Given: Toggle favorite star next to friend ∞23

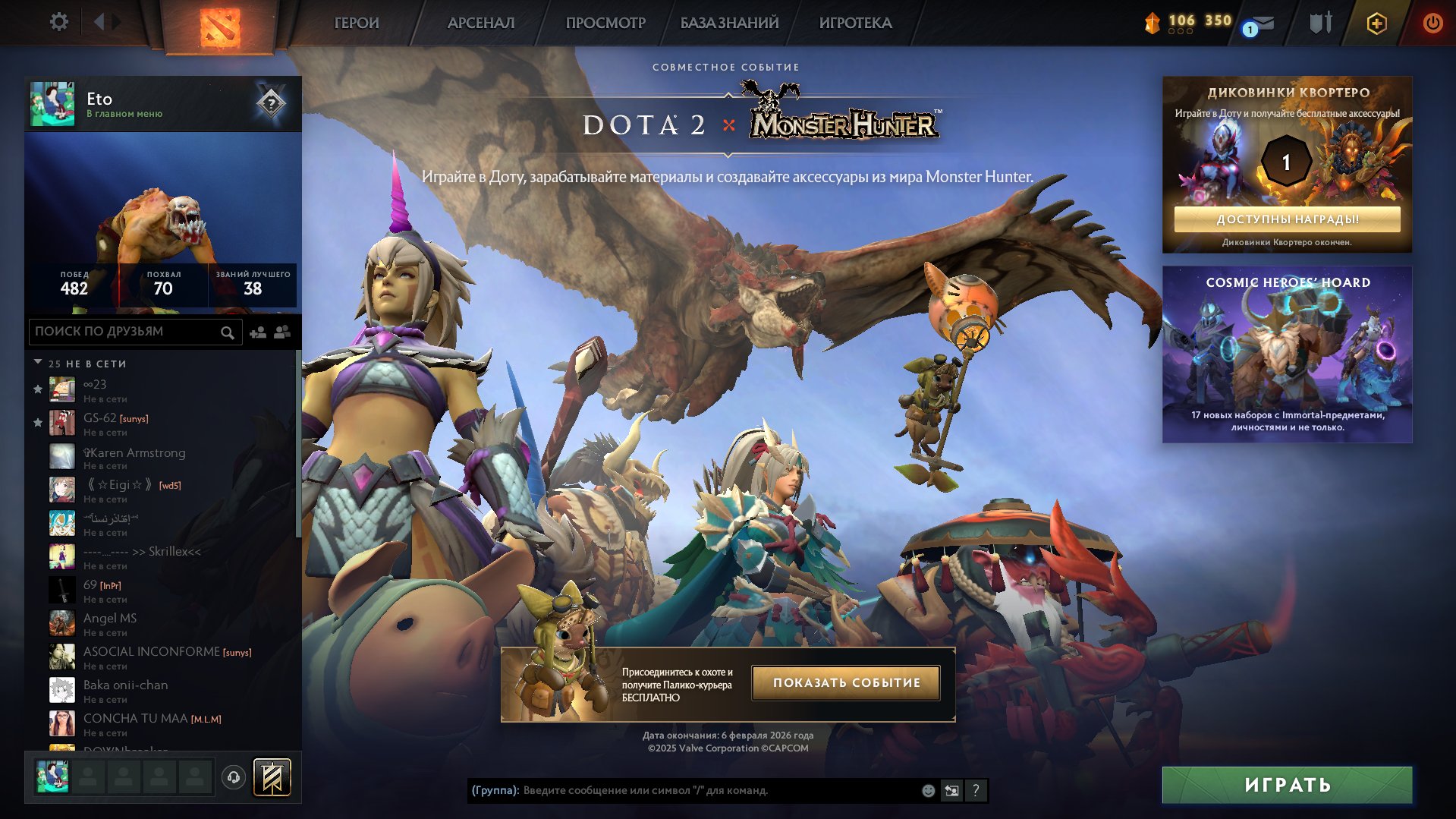Looking at the screenshot, I should click(x=36, y=389).
